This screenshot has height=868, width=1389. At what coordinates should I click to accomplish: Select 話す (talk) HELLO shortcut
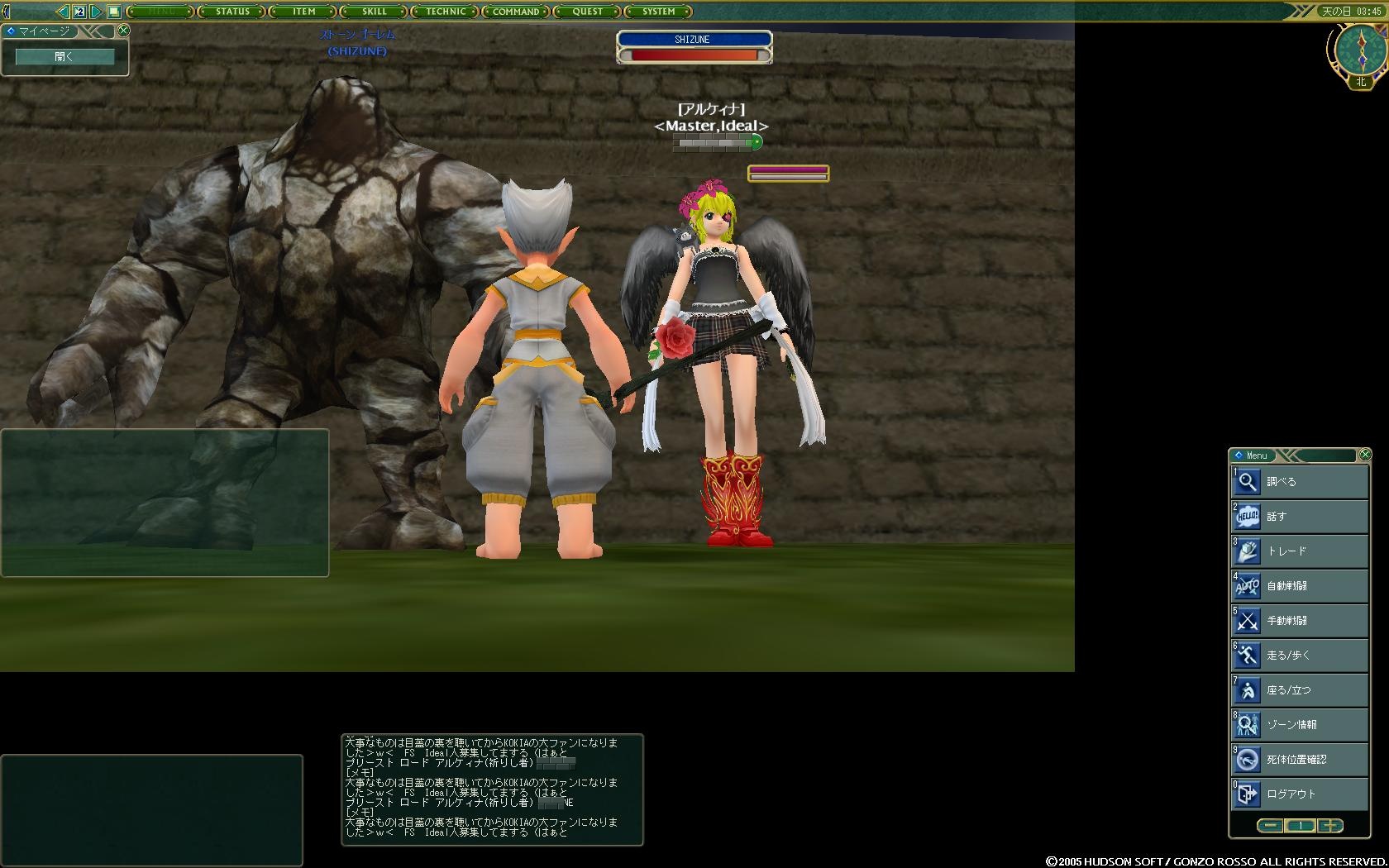tap(1299, 517)
